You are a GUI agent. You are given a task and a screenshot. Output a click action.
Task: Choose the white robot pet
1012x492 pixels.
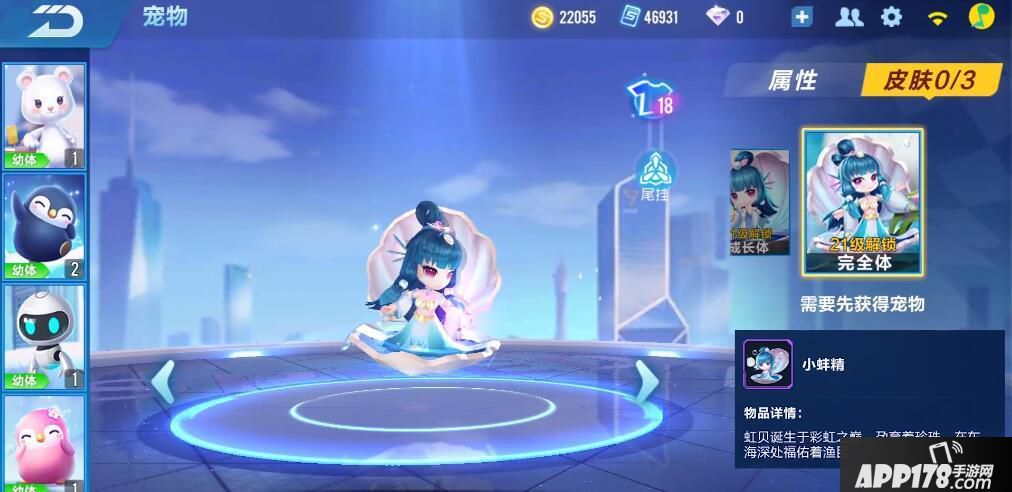coord(45,337)
